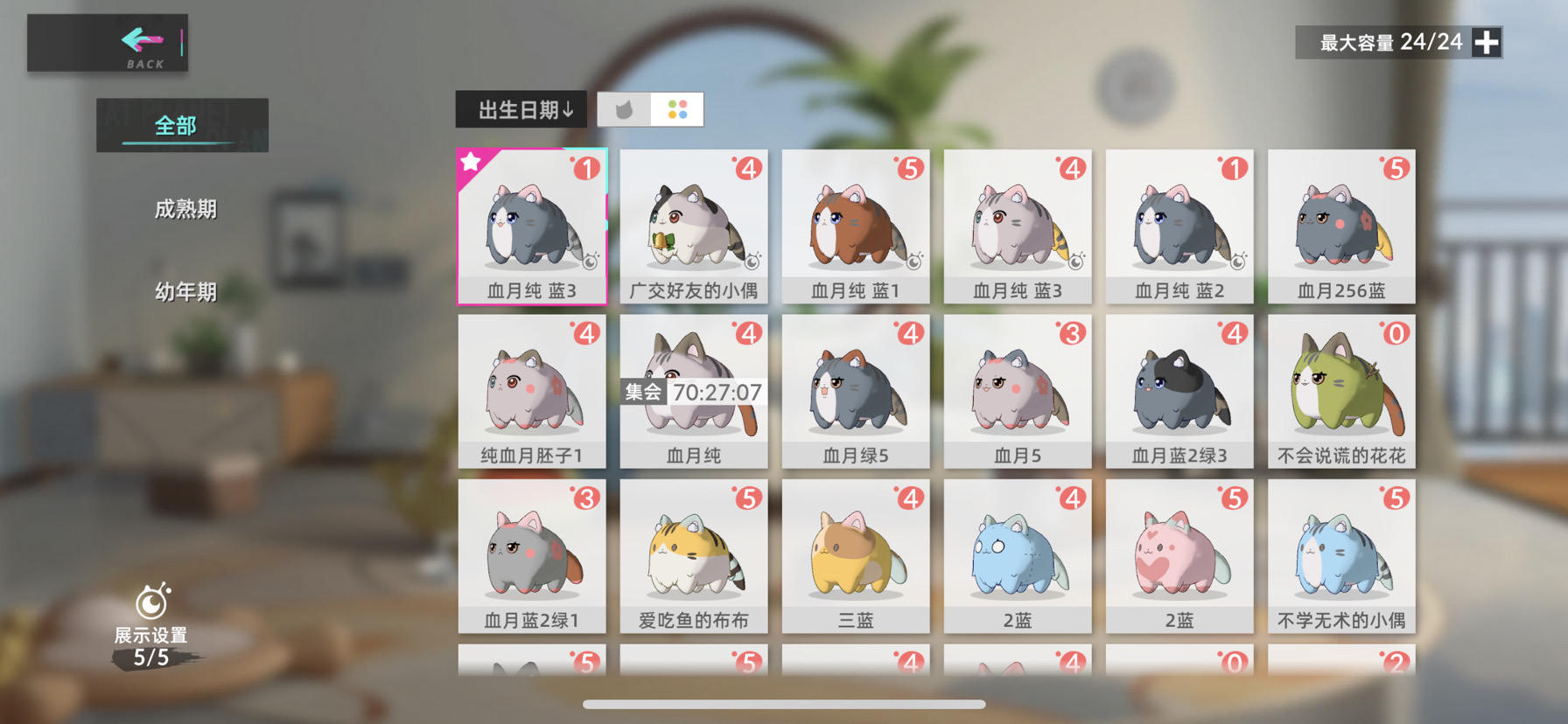The width and height of the screenshot is (1568, 724).
Task: Switch to the 成熟期 category tab
Action: 185,209
